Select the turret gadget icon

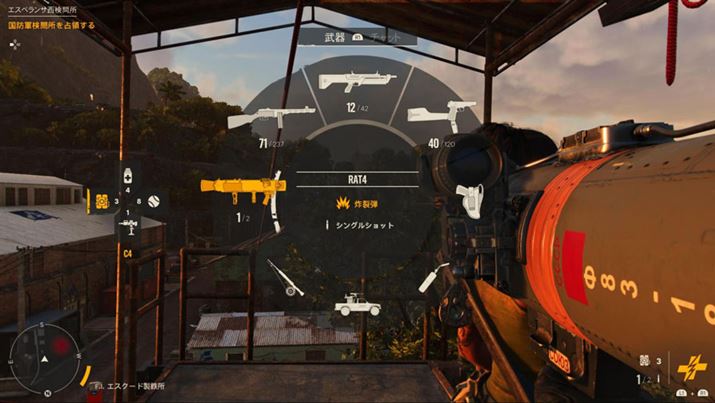pyautogui.click(x=101, y=201)
